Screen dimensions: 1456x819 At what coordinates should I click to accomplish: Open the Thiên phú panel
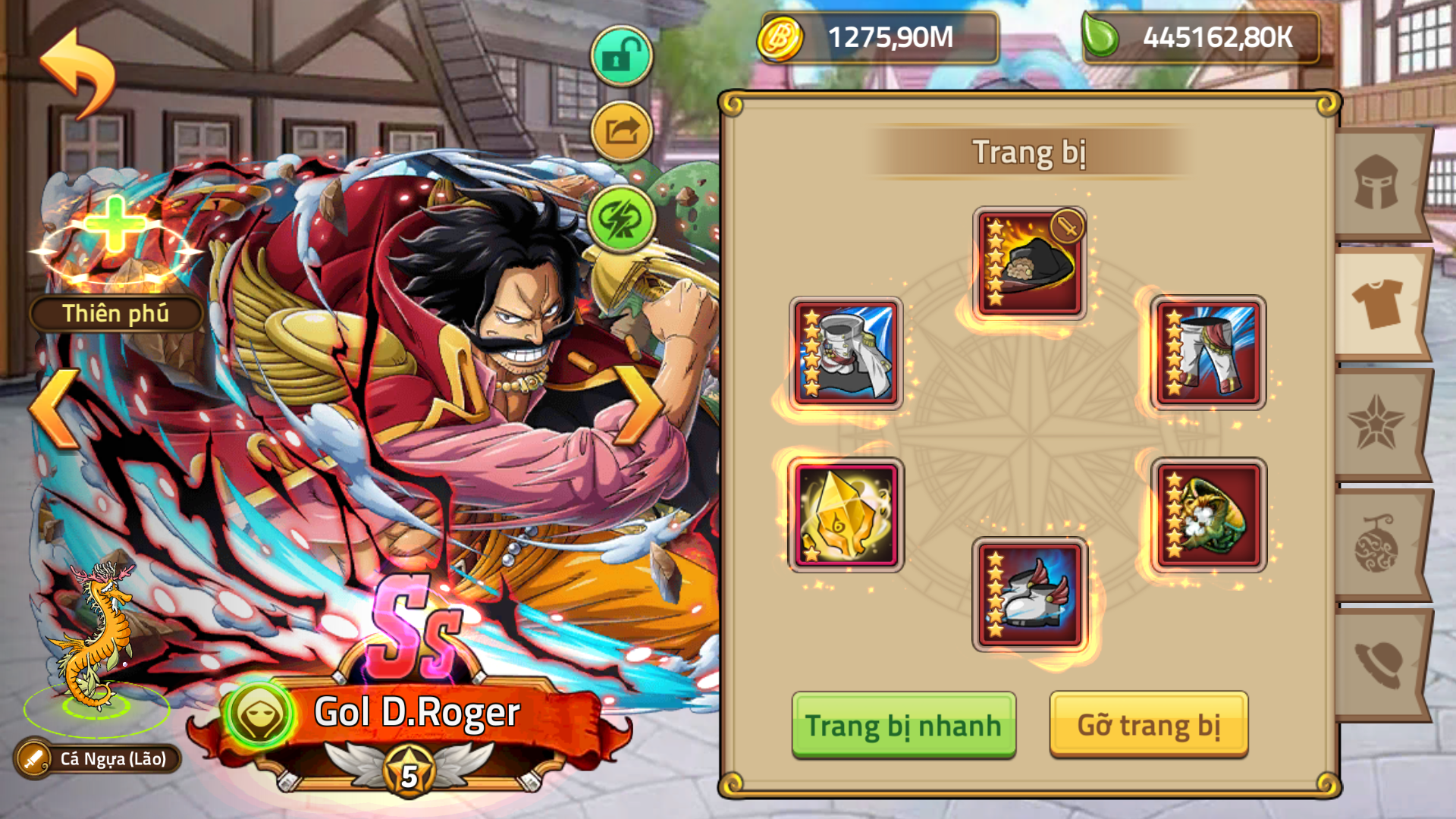115,312
